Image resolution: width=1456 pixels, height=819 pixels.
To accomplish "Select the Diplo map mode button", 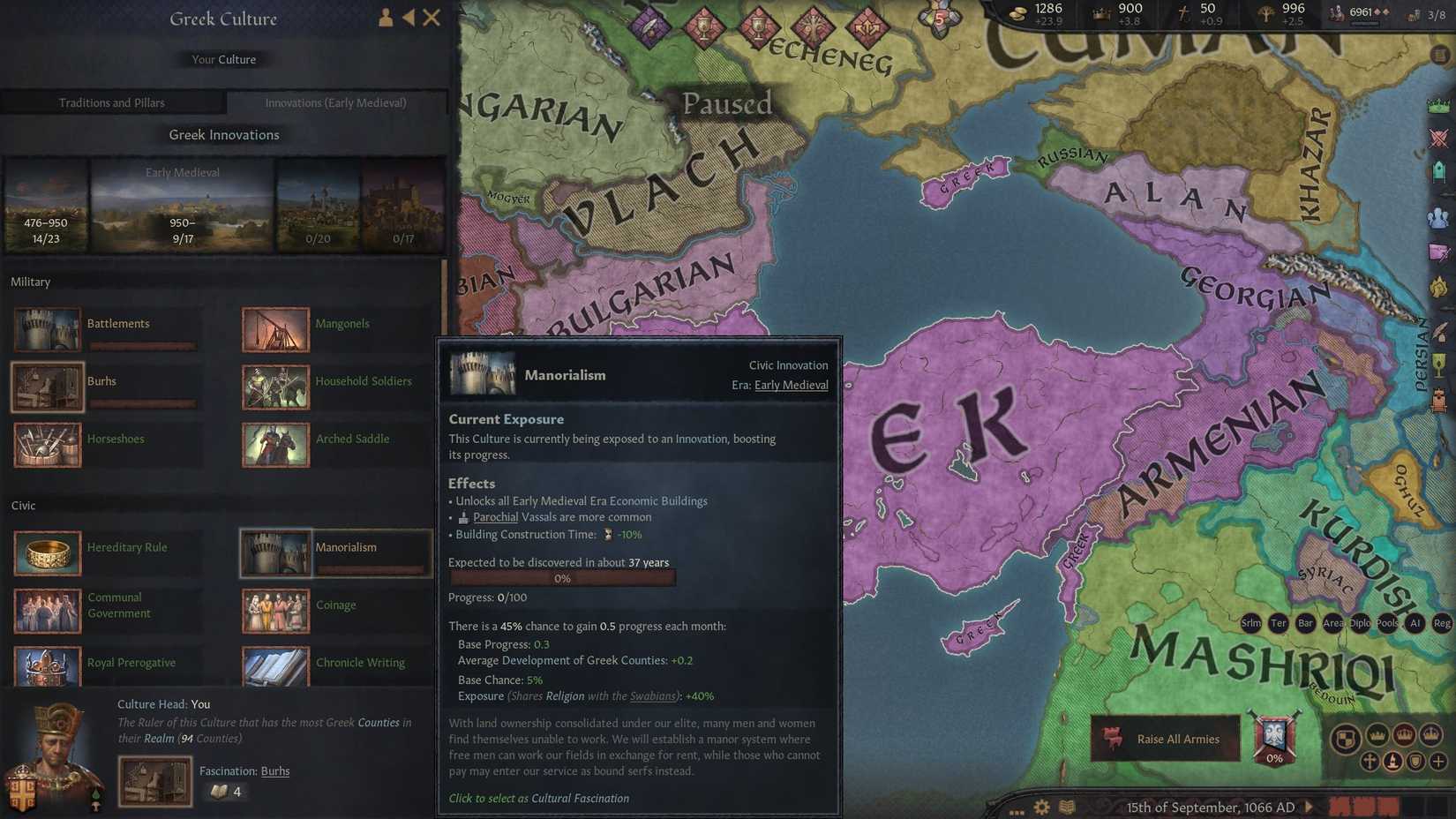I will pos(1362,622).
